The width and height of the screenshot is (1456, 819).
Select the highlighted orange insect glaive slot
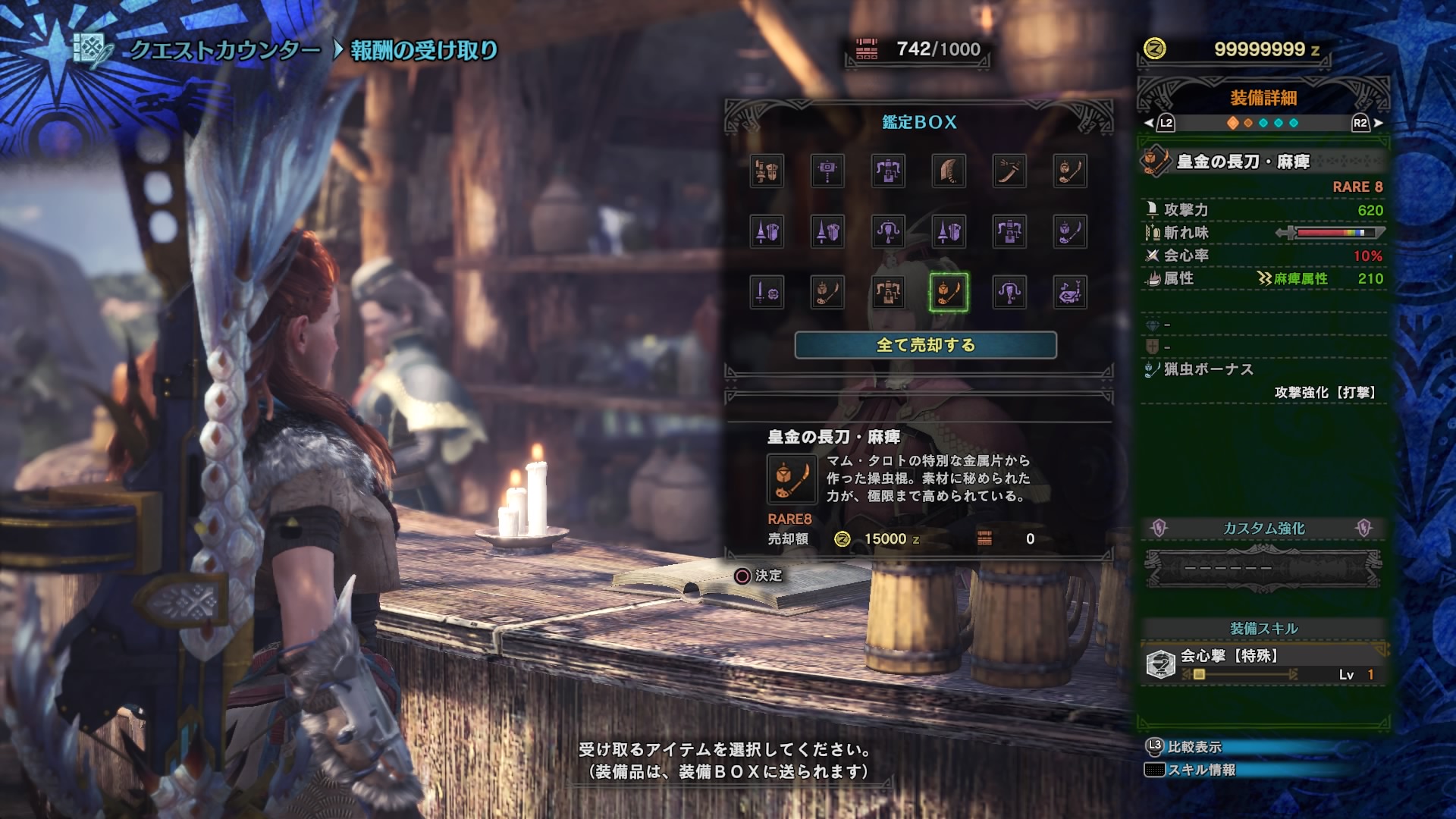[x=948, y=292]
